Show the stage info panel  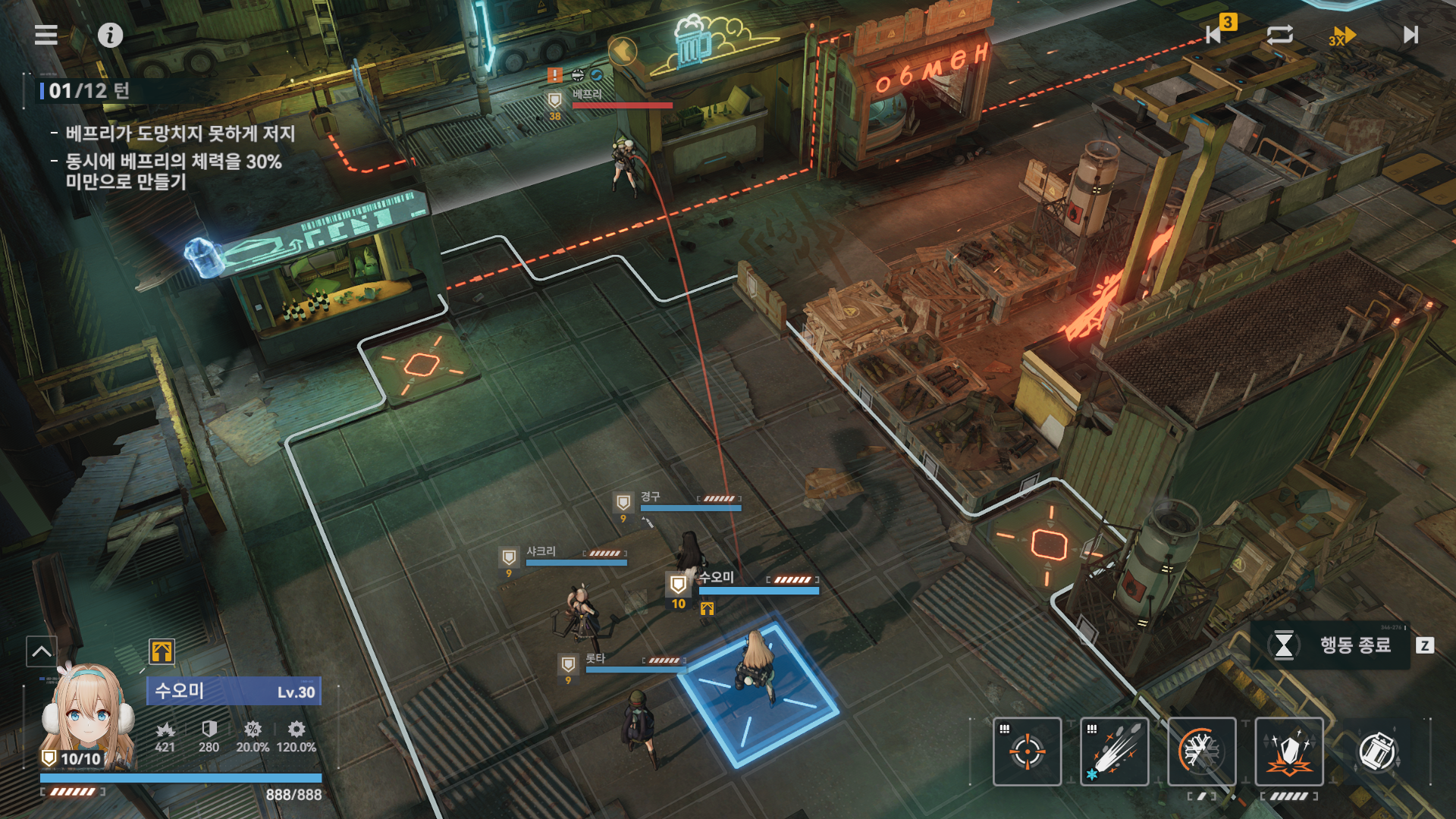tap(110, 35)
